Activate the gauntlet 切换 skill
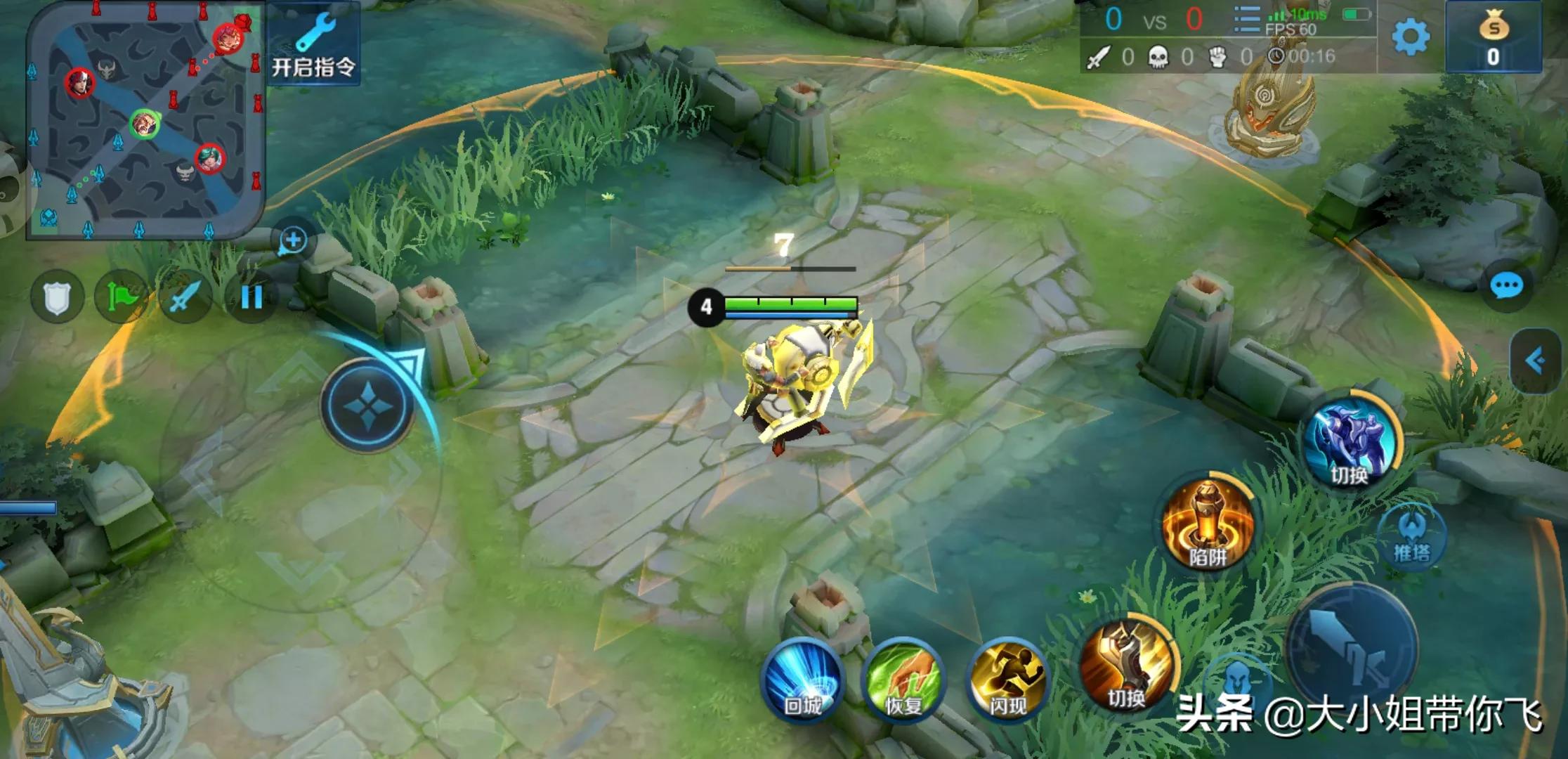 tap(1126, 666)
